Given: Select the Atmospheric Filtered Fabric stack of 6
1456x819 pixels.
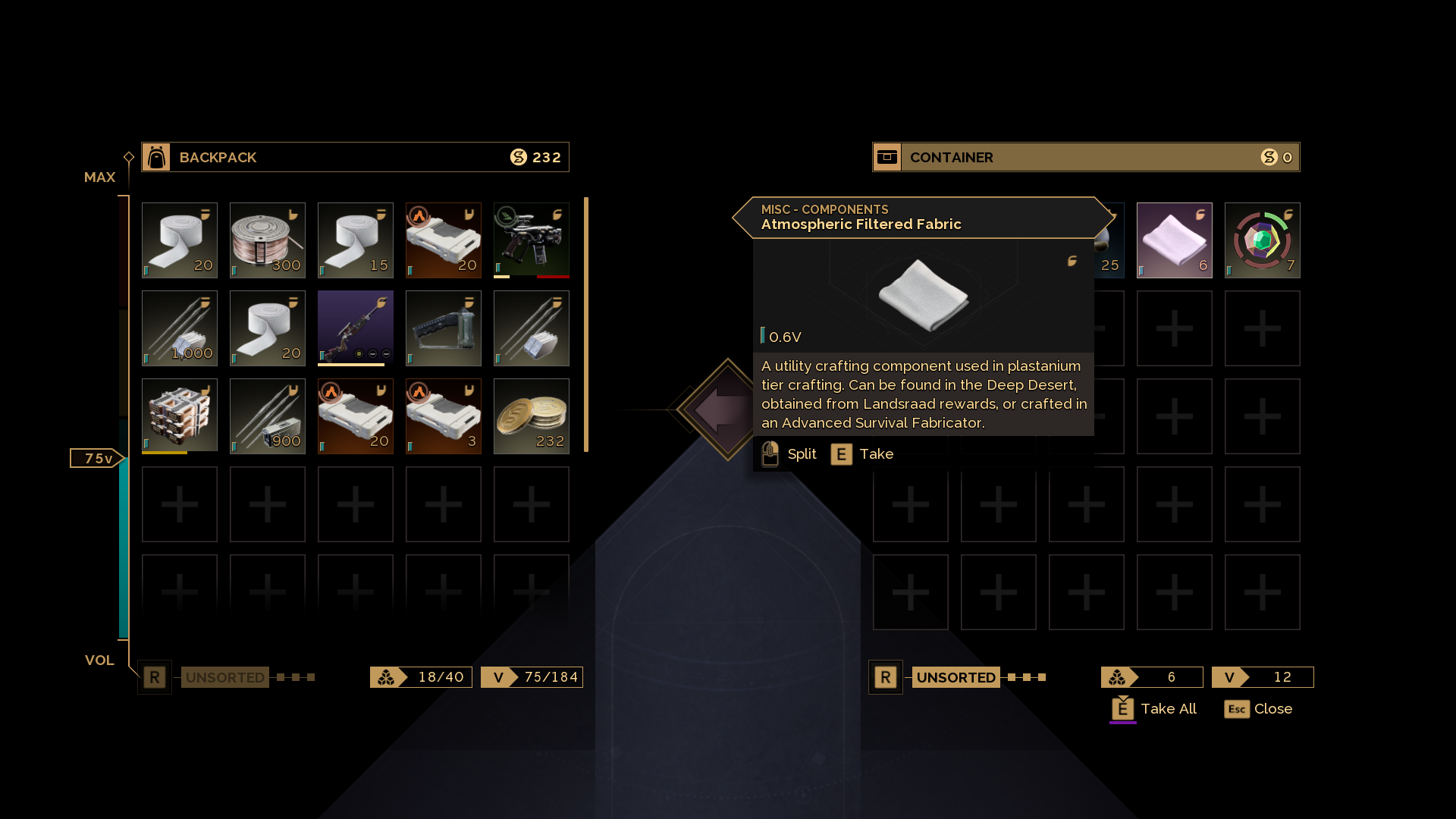Looking at the screenshot, I should tap(1174, 240).
